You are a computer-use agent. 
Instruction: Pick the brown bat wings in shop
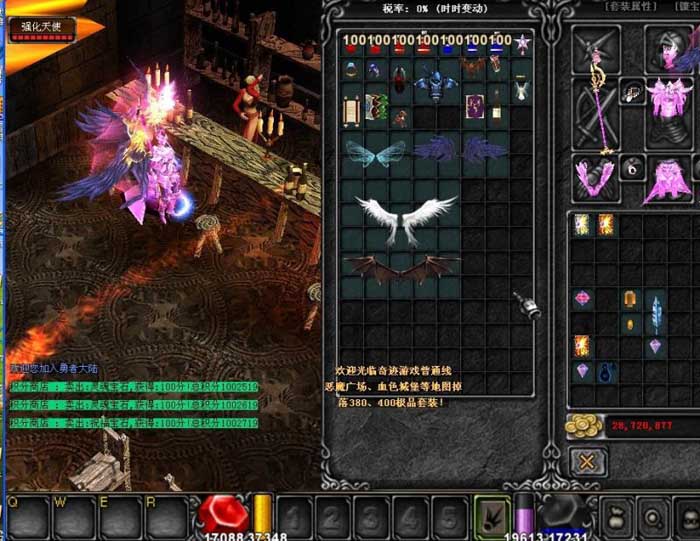tap(400, 269)
